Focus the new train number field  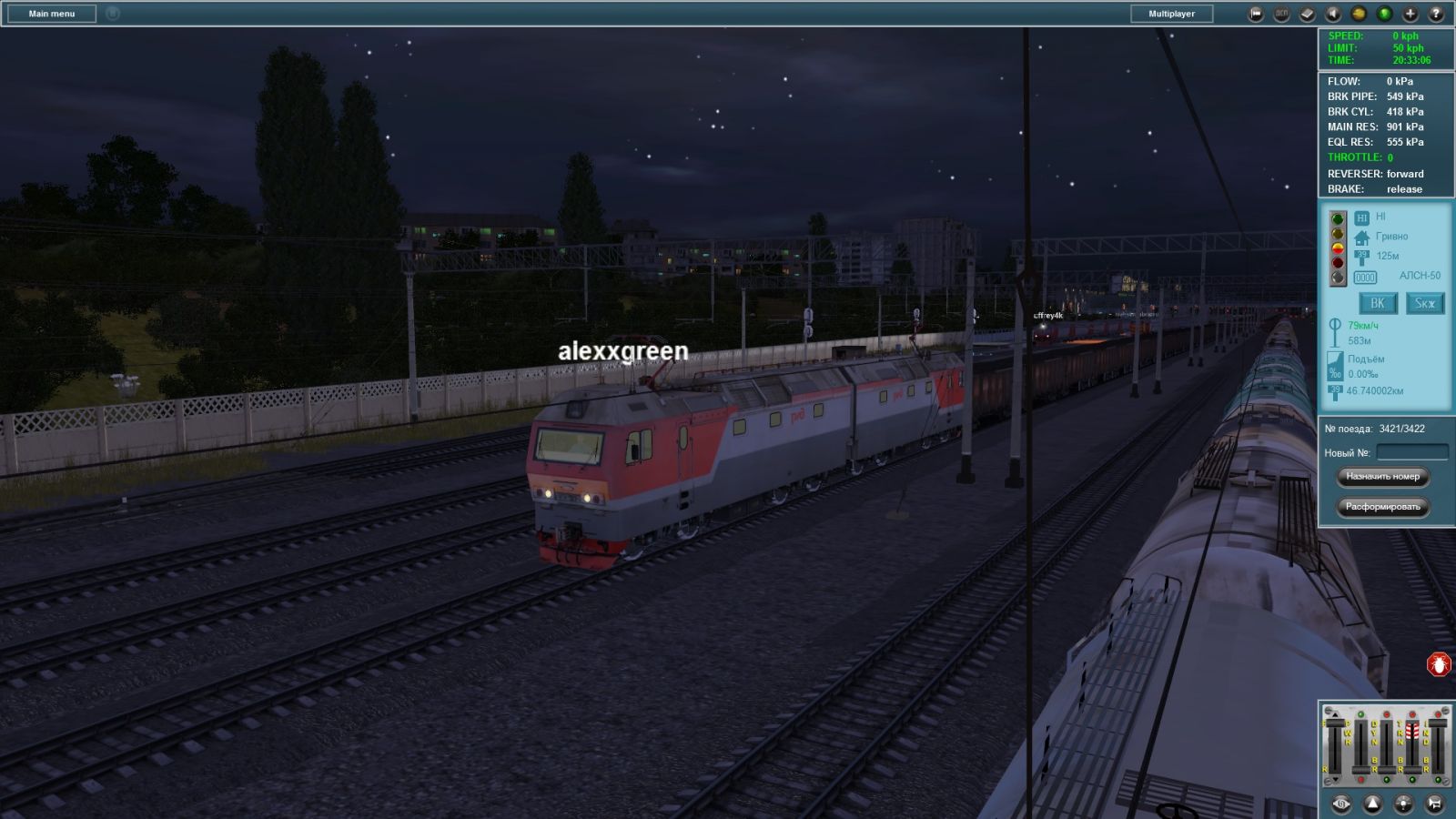[1411, 452]
